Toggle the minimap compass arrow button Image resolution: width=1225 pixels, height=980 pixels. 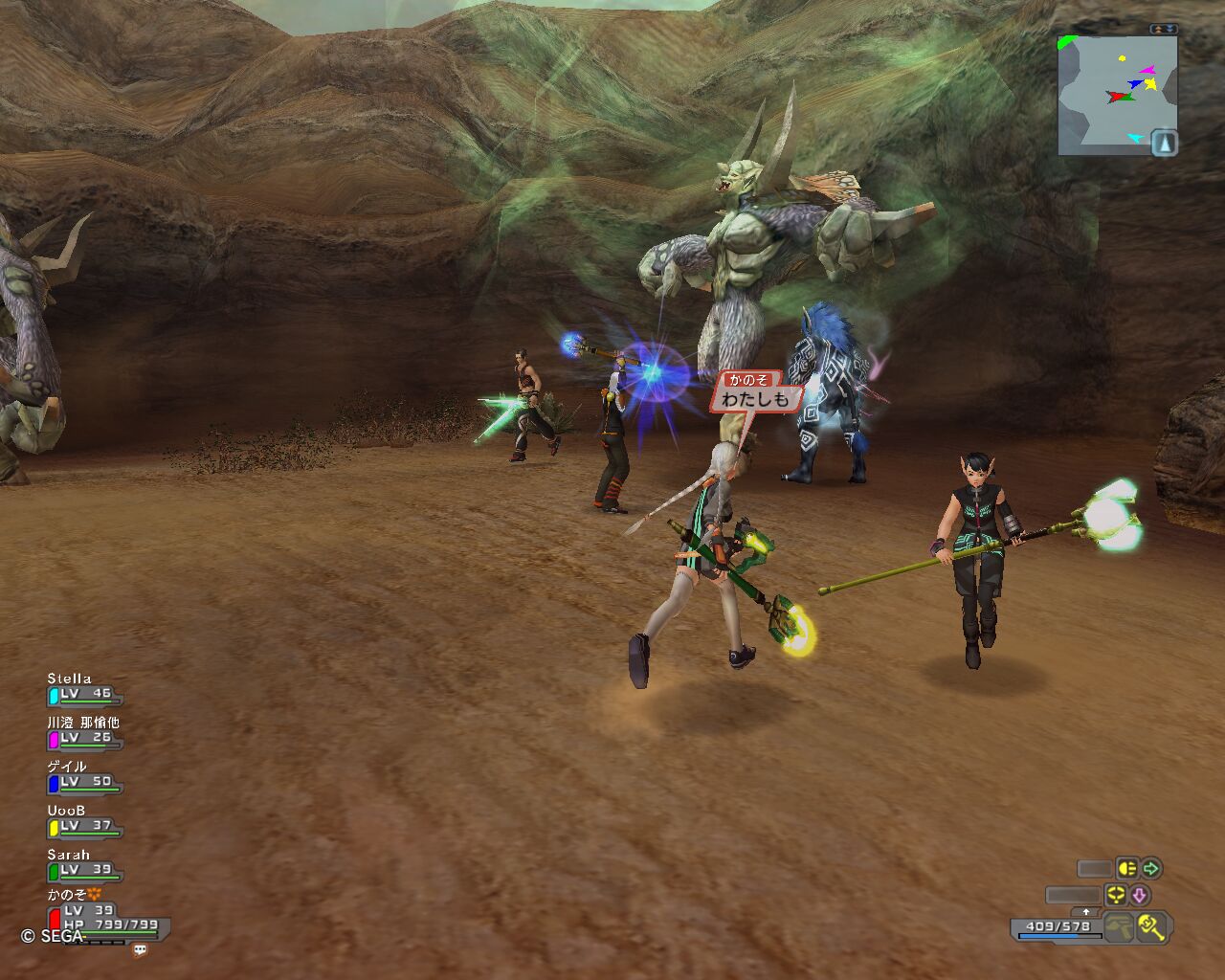point(1164,143)
